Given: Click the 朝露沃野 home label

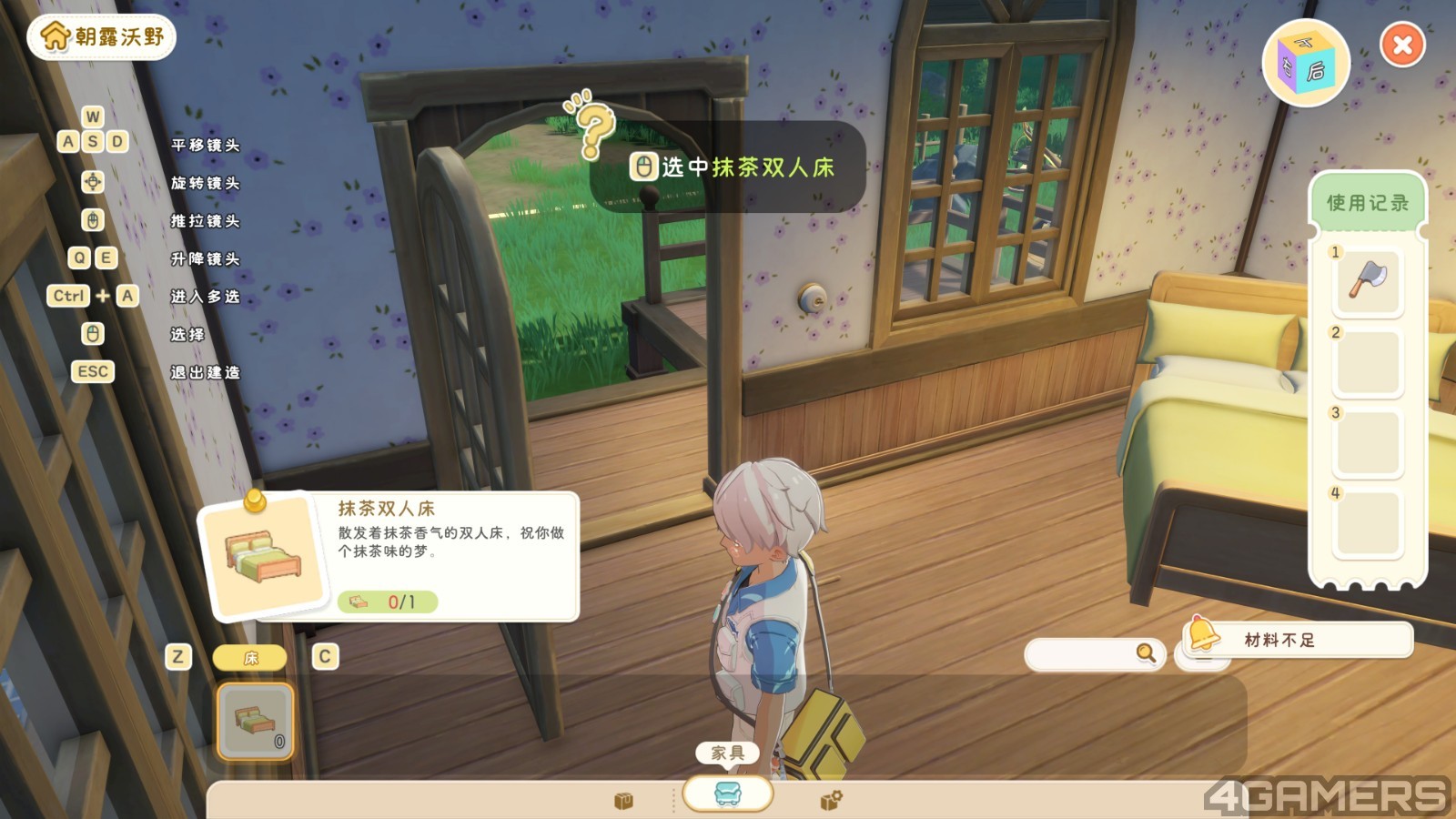Looking at the screenshot, I should [x=102, y=37].
